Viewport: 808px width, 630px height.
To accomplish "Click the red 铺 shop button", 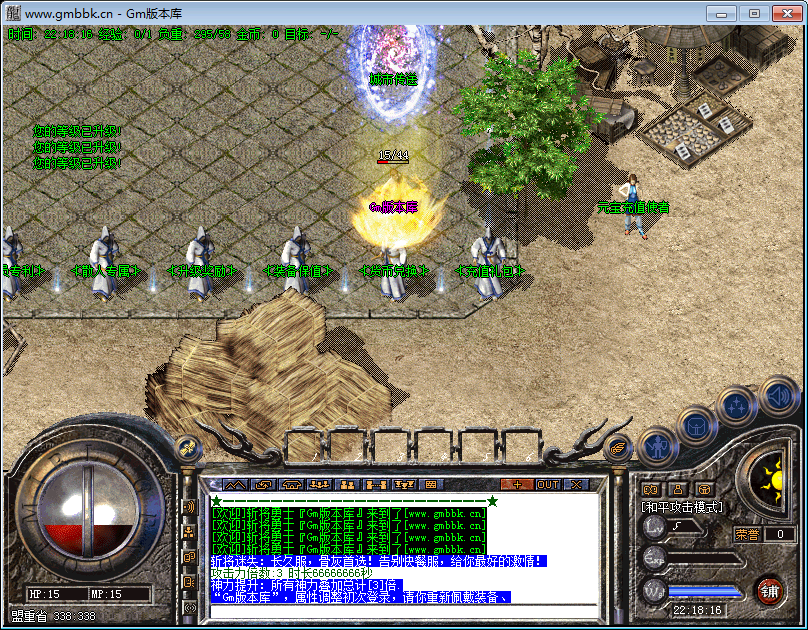I will pyautogui.click(x=769, y=589).
